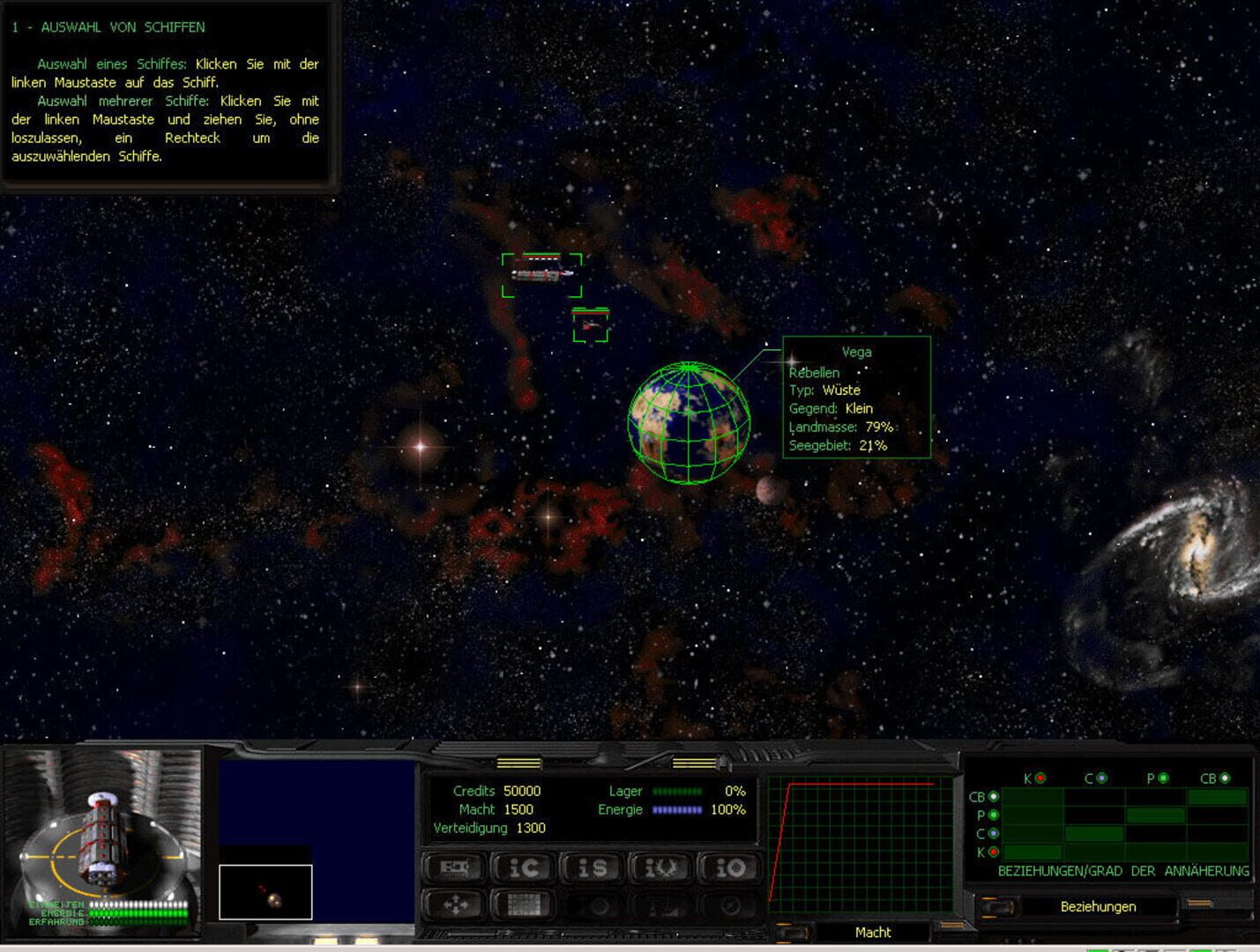1260x952 pixels.
Task: Open the Beziehungen relations panel
Action: (x=1098, y=906)
